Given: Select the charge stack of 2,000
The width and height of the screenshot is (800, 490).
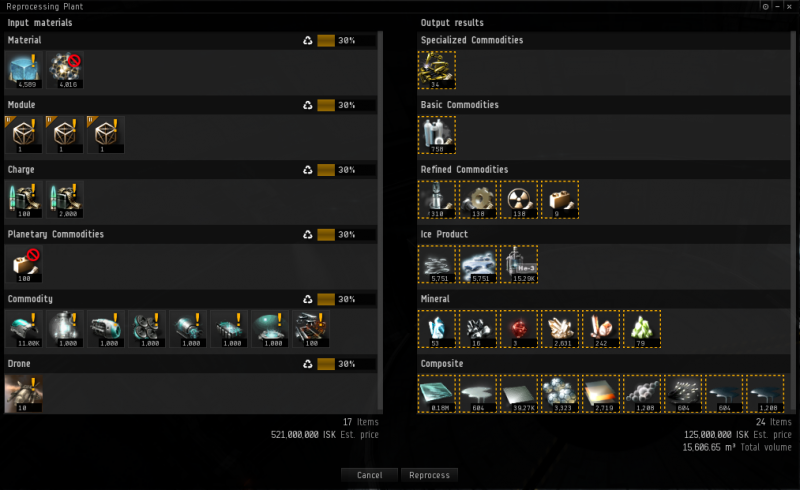Looking at the screenshot, I should tap(65, 199).
